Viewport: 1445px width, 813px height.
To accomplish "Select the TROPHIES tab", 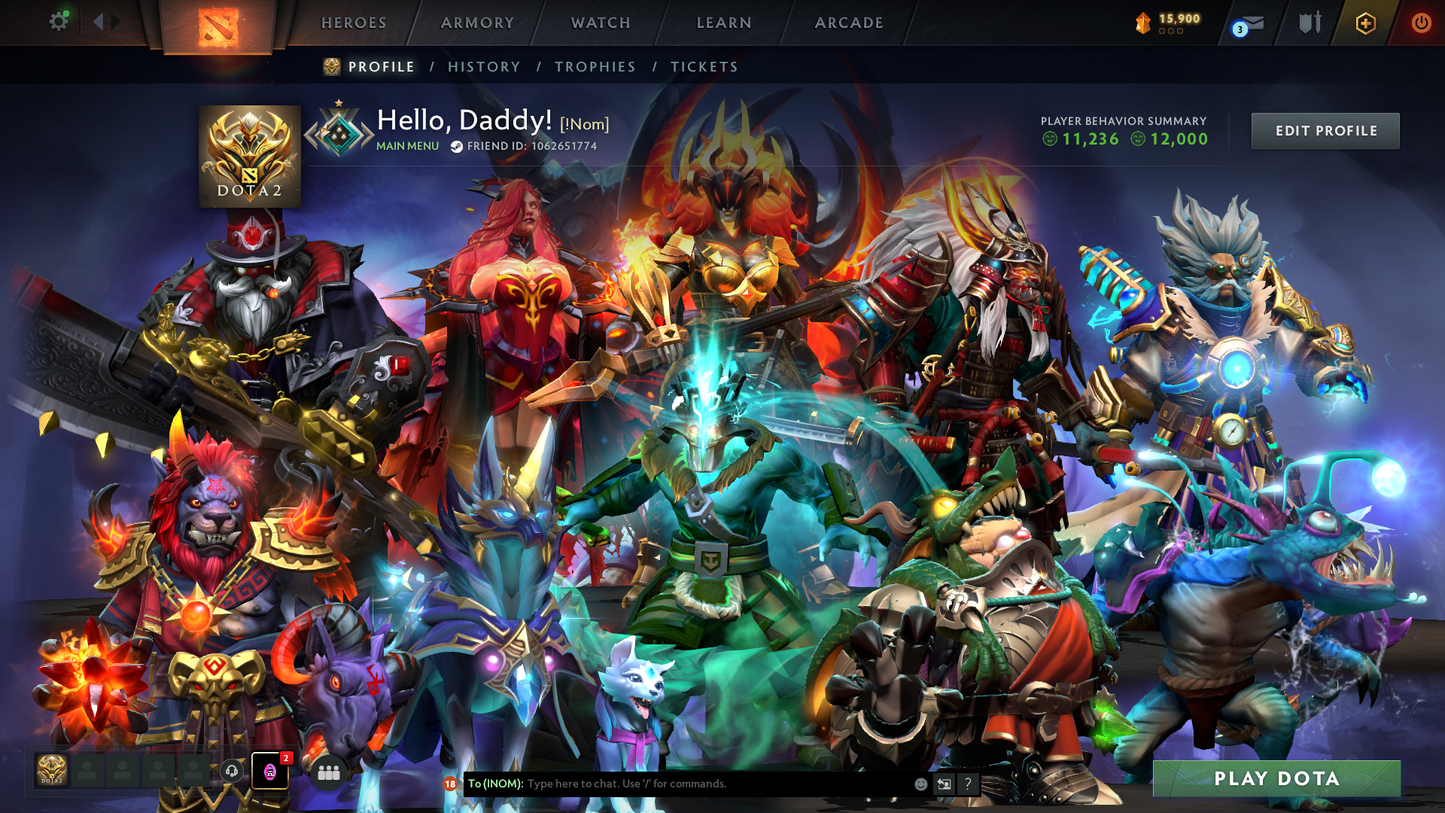I will coord(595,66).
